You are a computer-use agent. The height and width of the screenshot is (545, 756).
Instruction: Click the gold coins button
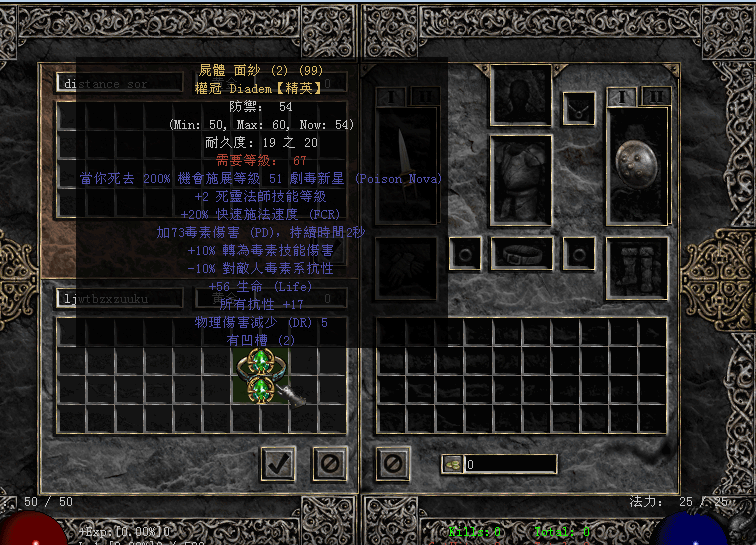452,464
